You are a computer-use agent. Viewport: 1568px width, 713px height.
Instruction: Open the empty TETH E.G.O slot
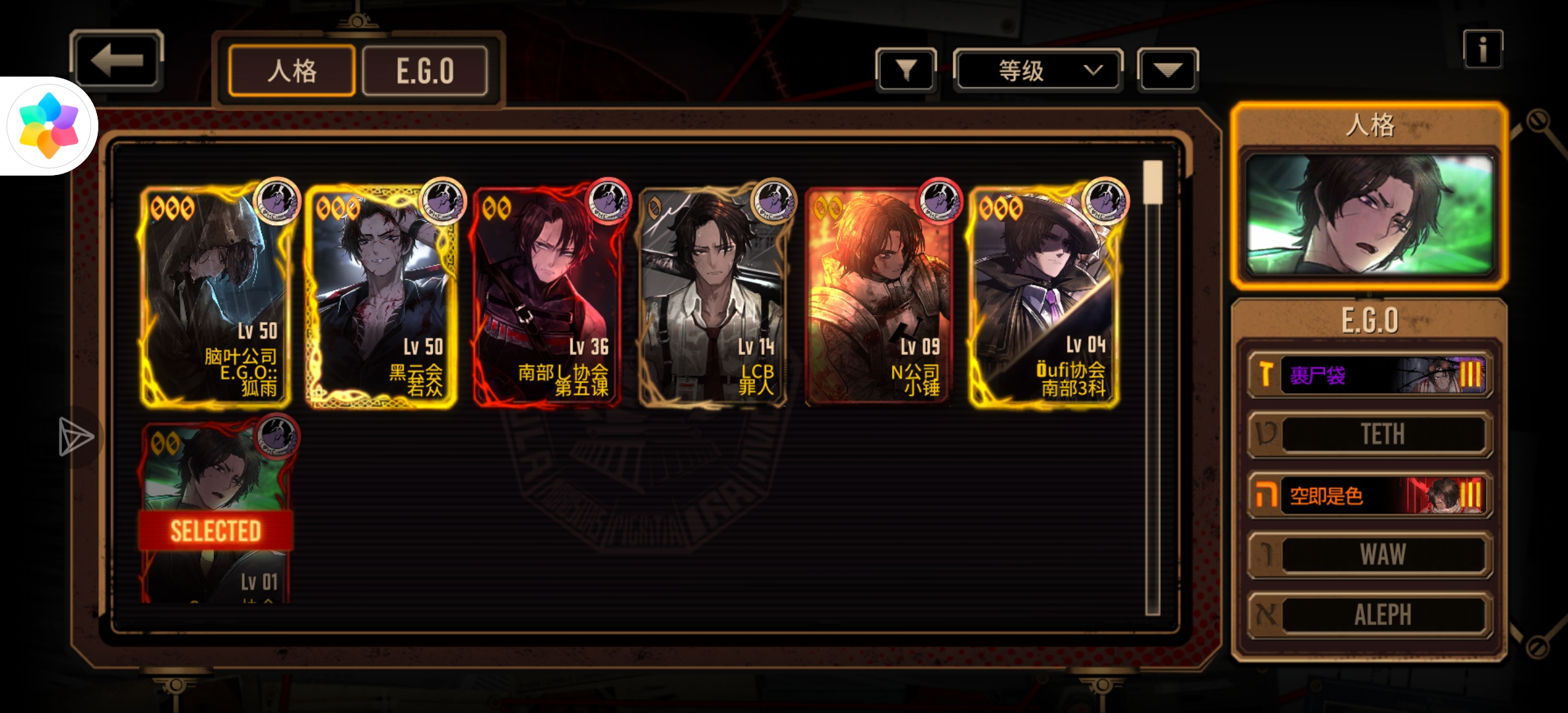[x=1369, y=434]
